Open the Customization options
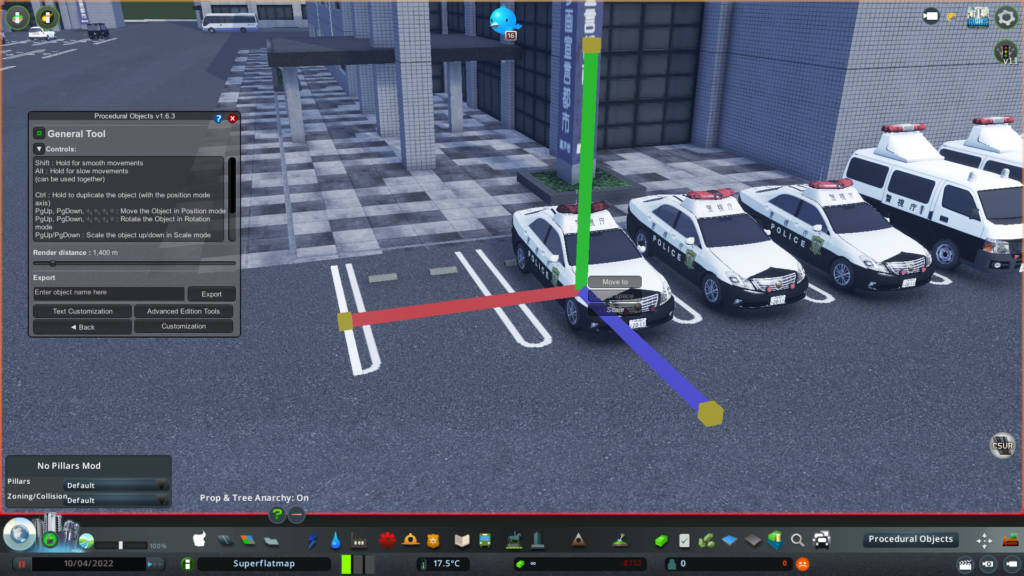 pyautogui.click(x=183, y=327)
